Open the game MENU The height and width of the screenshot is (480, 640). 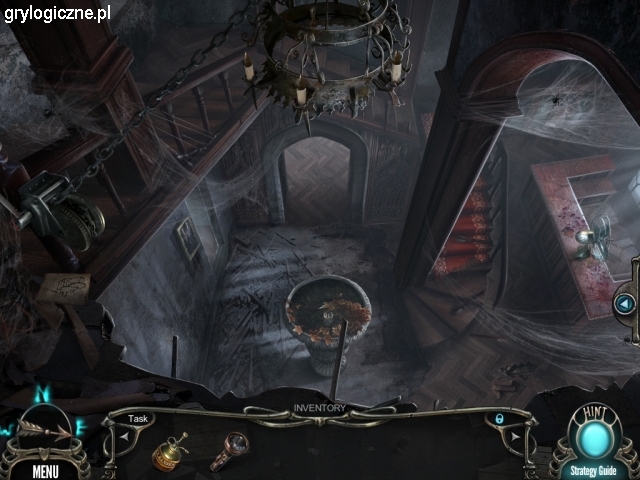tap(46, 469)
